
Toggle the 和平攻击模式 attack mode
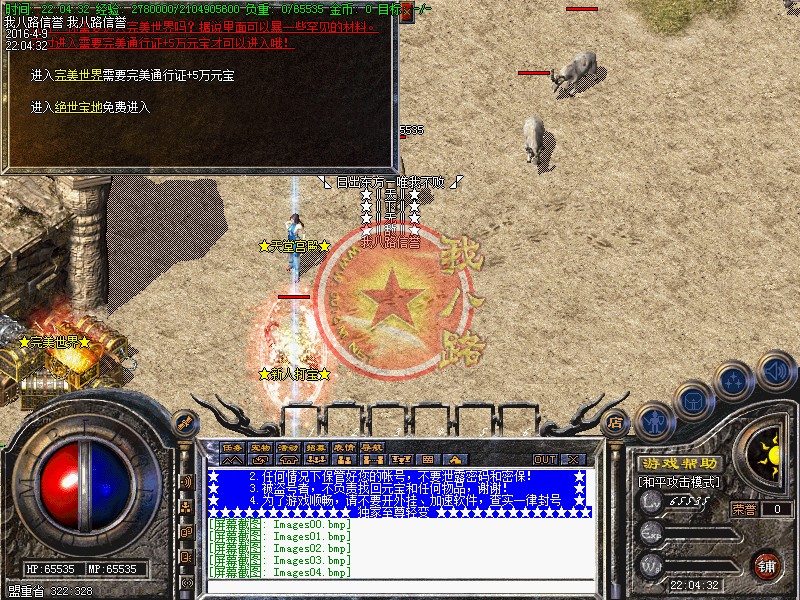click(680, 482)
